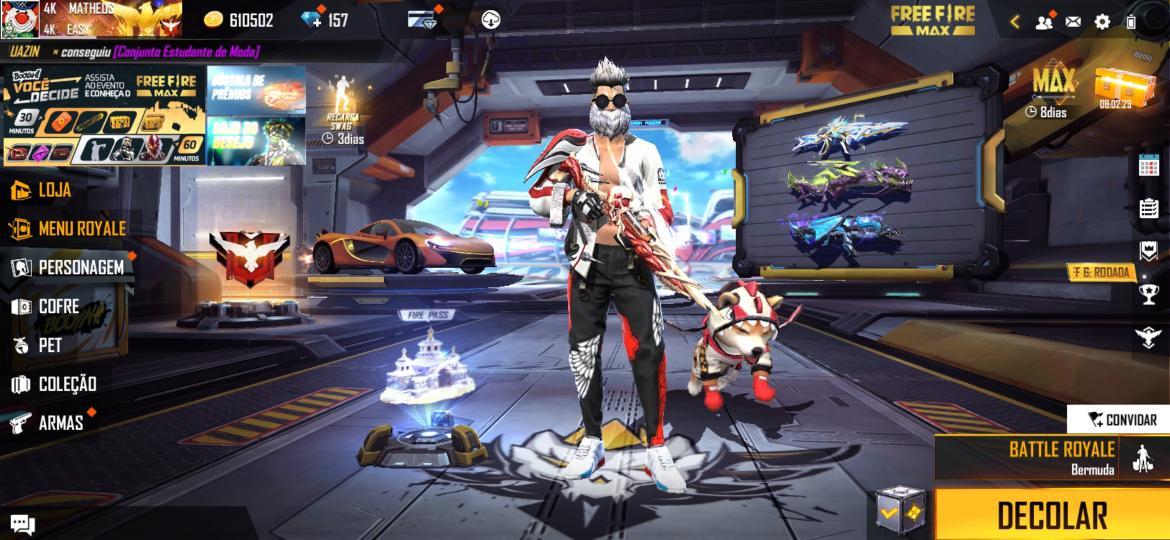The height and width of the screenshot is (540, 1170).
Task: Open the Você Decide event banner
Action: (x=104, y=115)
